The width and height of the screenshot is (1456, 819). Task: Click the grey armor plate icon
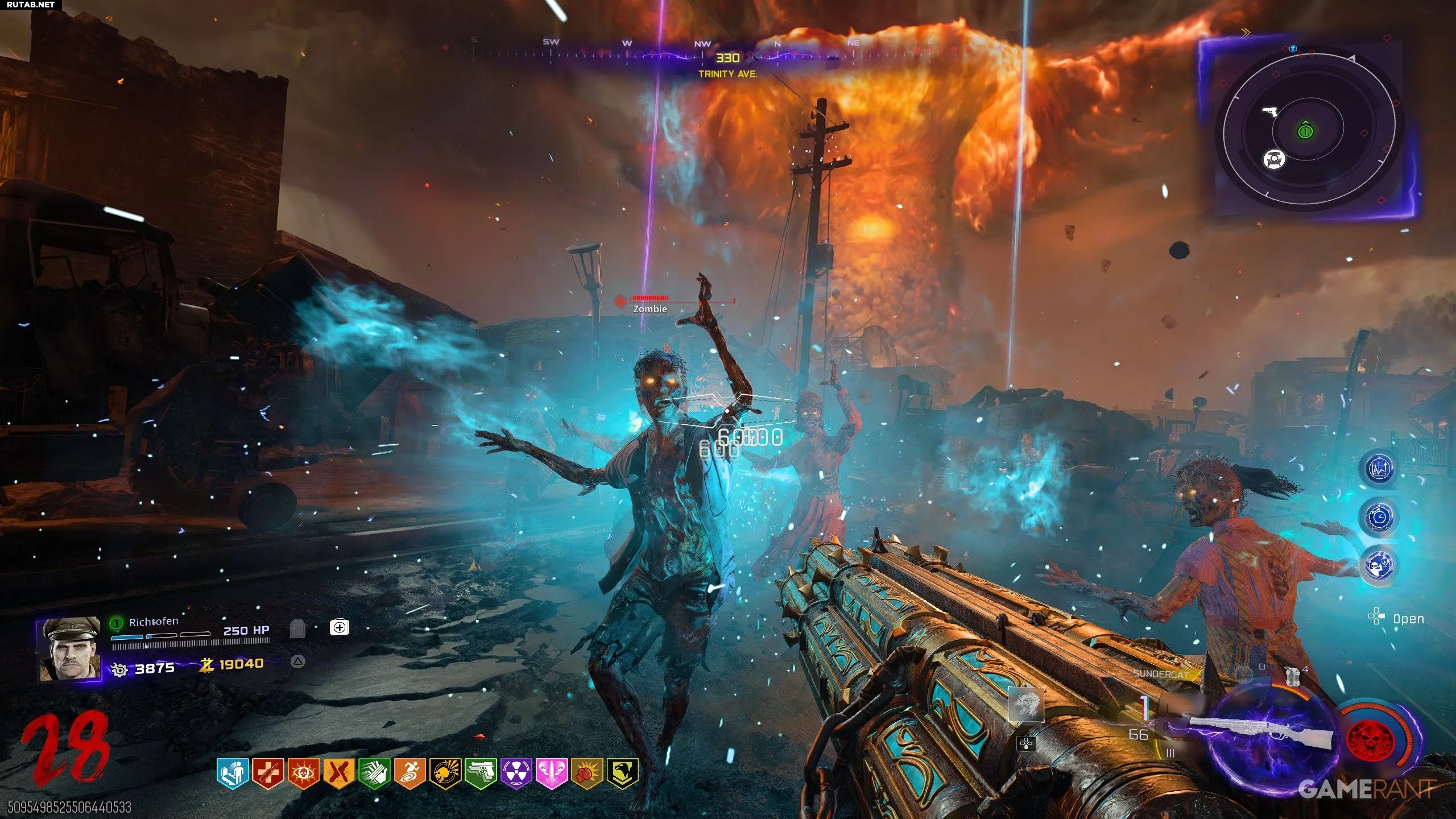click(x=298, y=629)
